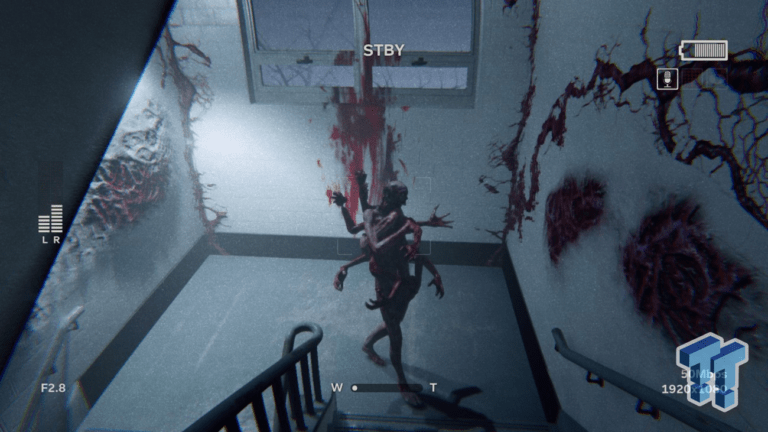Viewport: 768px width, 432px height.
Task: Click the microphone icon on the camera HUD
Action: pyautogui.click(x=667, y=78)
